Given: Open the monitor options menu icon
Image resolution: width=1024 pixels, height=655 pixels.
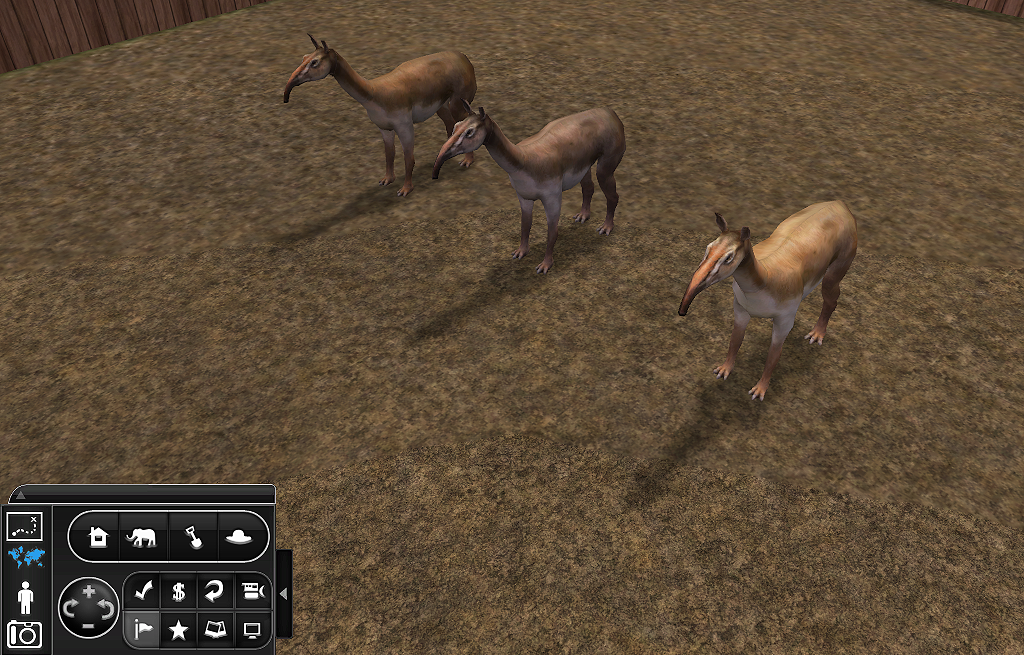Looking at the screenshot, I should tap(253, 629).
